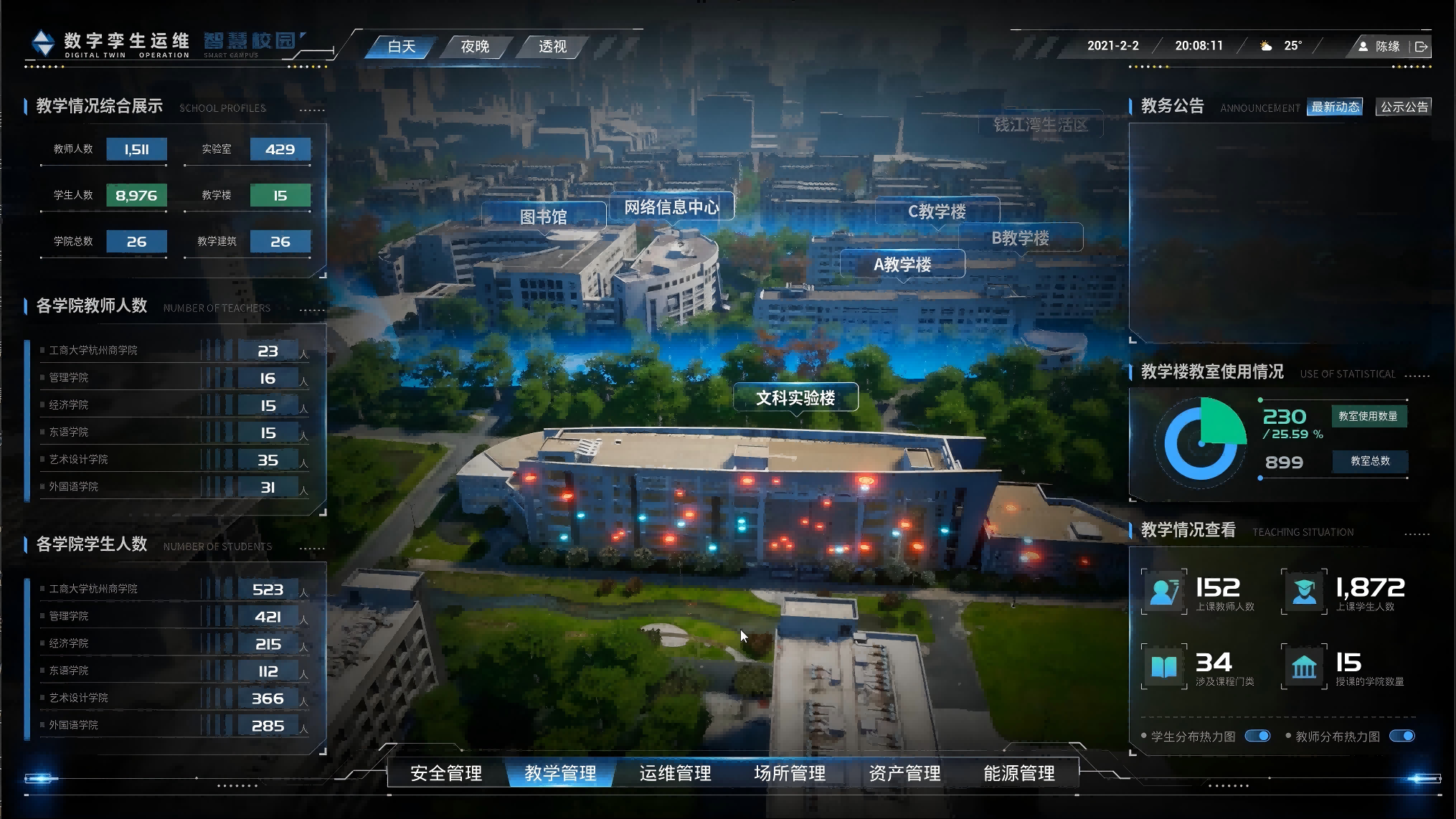1456x819 pixels.
Task: Go to 运维管理 in the bottom menu
Action: 675,773
